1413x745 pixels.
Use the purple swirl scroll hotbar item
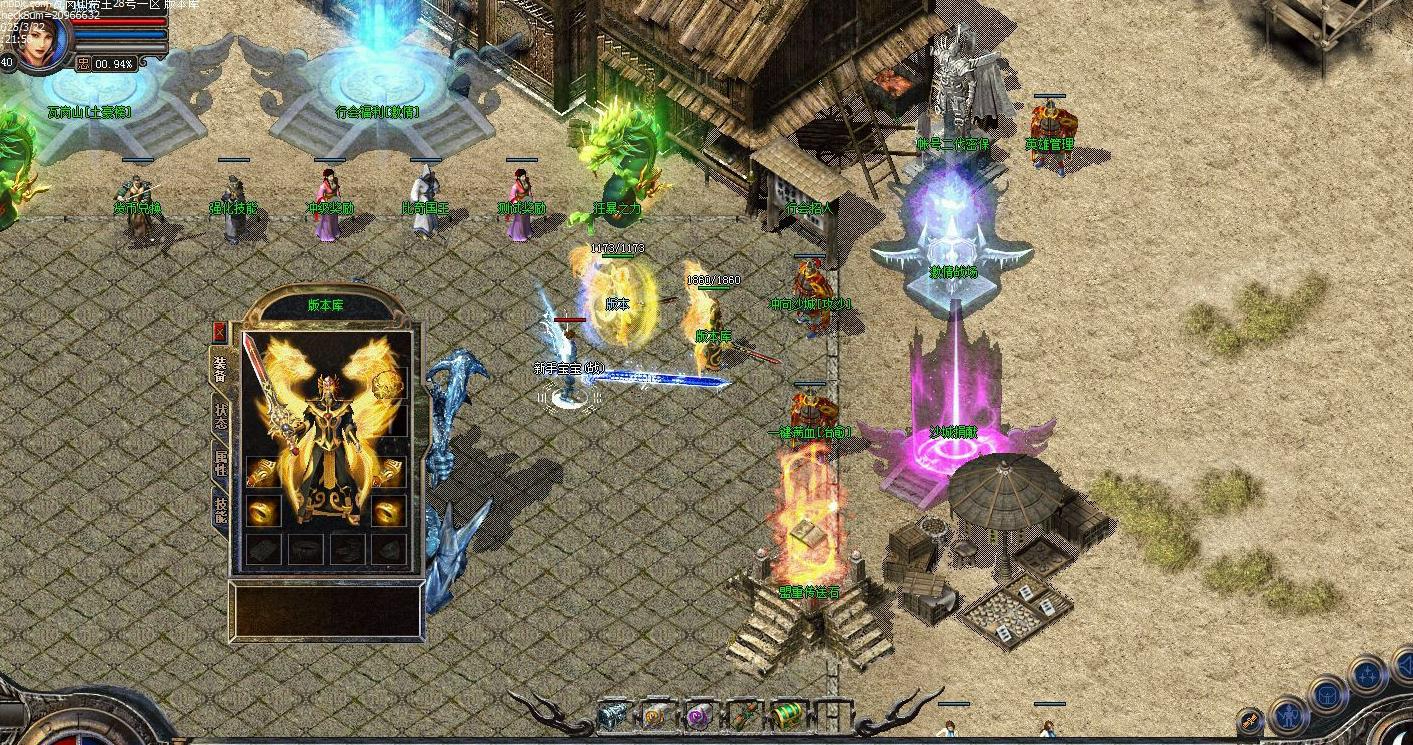coord(699,716)
